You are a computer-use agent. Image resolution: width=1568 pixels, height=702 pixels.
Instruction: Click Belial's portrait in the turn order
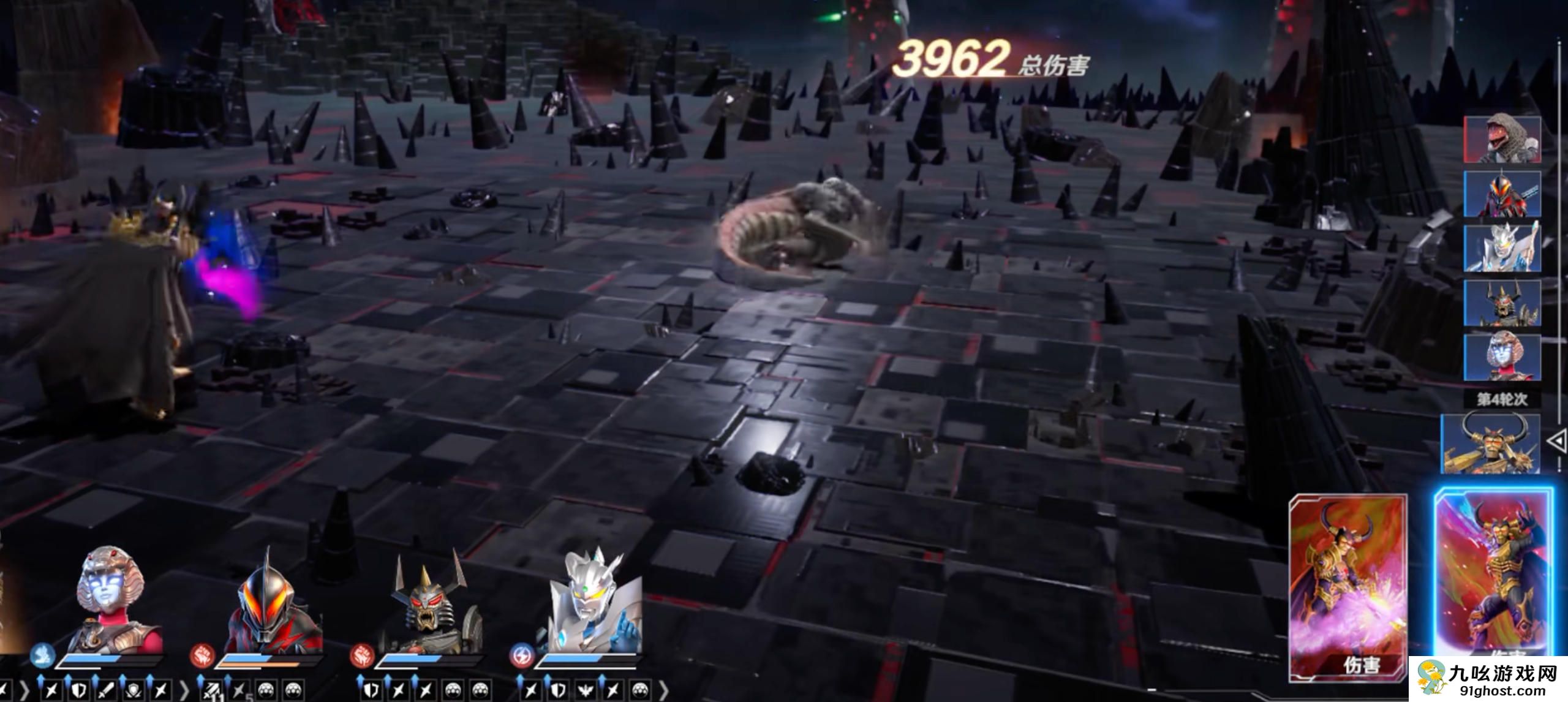point(1502,194)
